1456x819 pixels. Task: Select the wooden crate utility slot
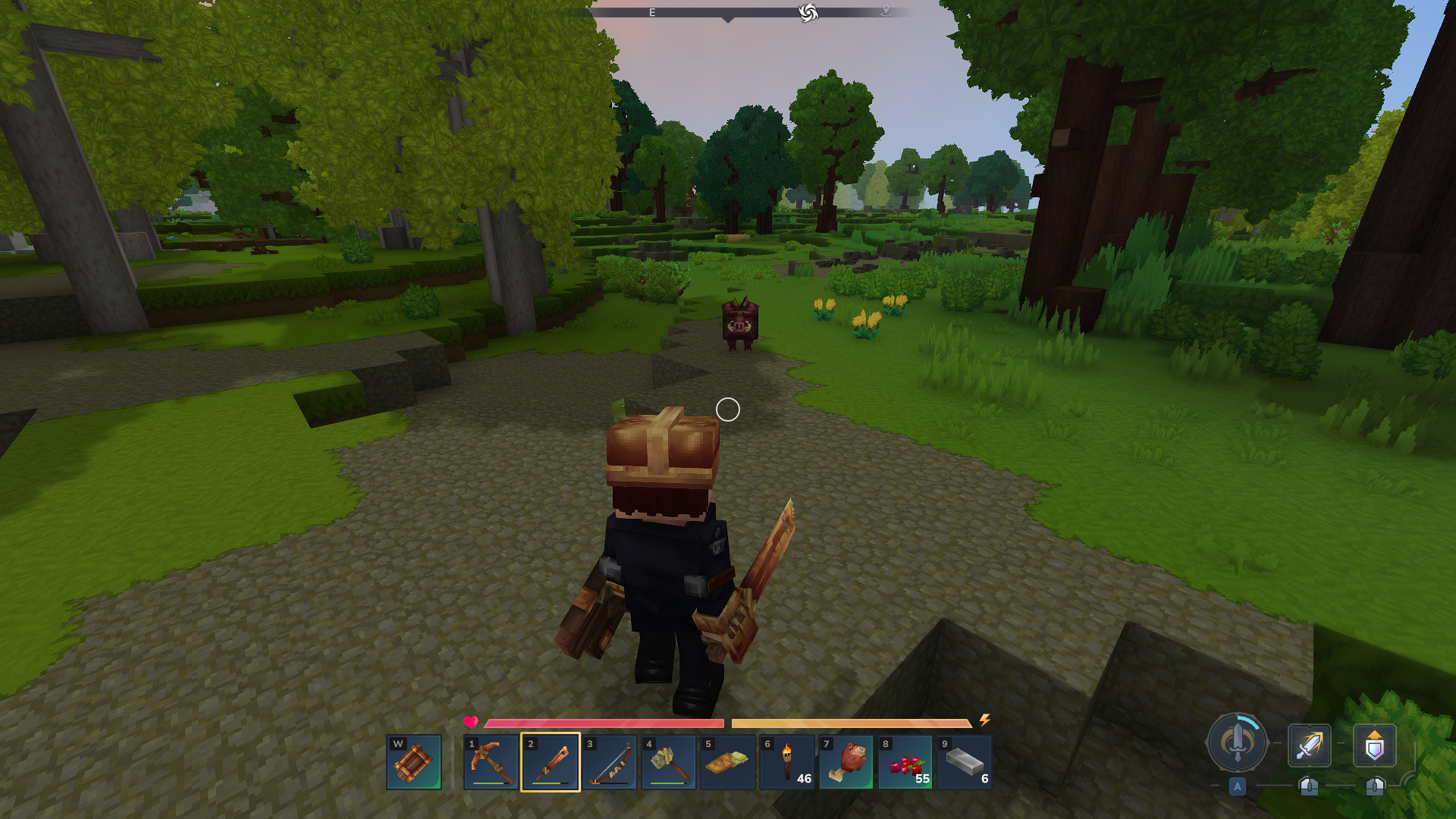click(x=414, y=761)
